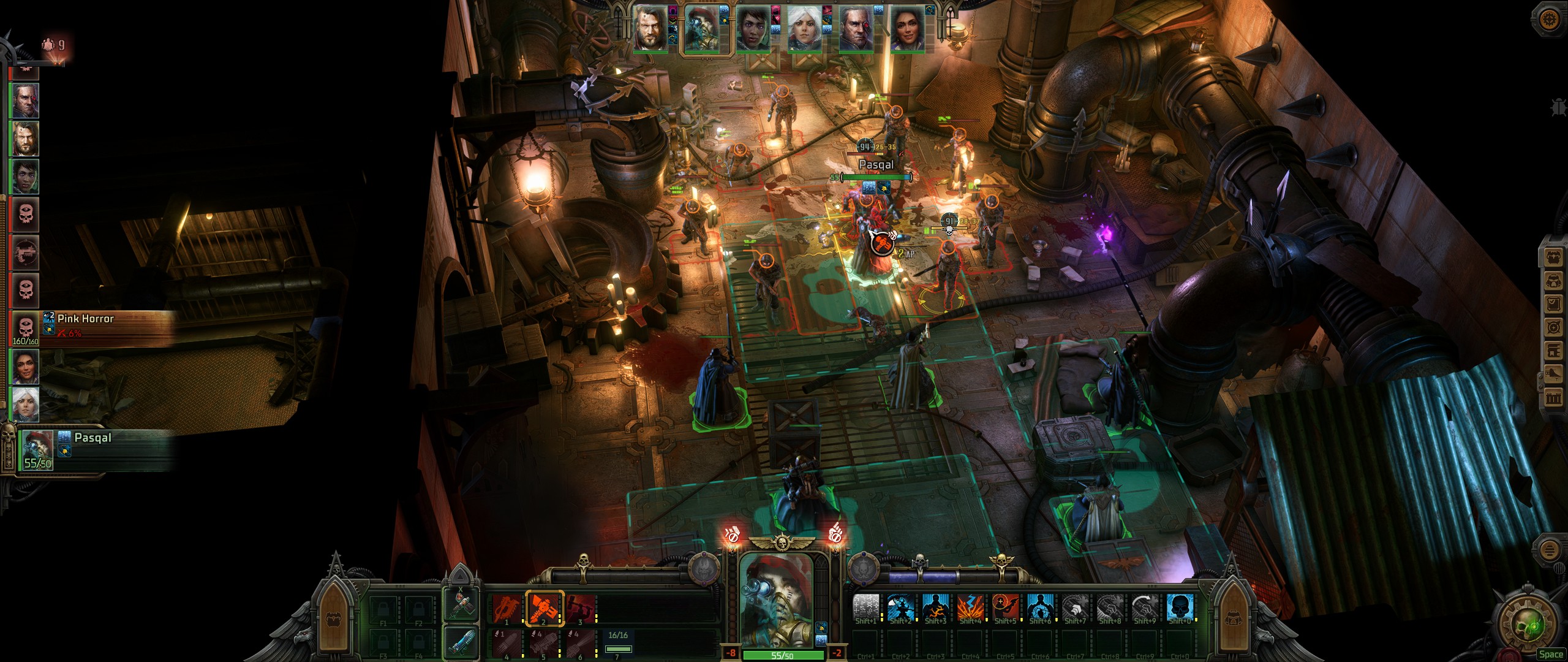Use the dark red hammer strike ability
This screenshot has height=662, width=1568.
[580, 607]
